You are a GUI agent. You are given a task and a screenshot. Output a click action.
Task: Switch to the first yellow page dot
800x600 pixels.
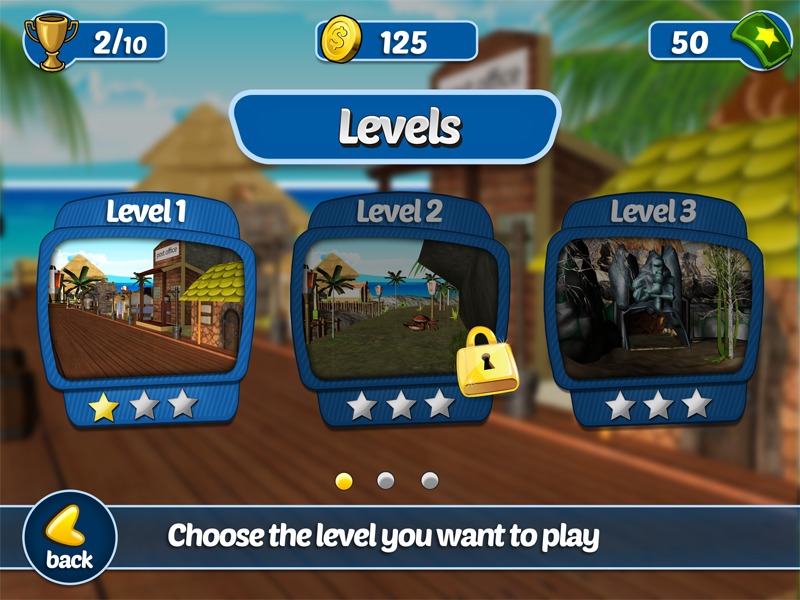click(x=344, y=481)
